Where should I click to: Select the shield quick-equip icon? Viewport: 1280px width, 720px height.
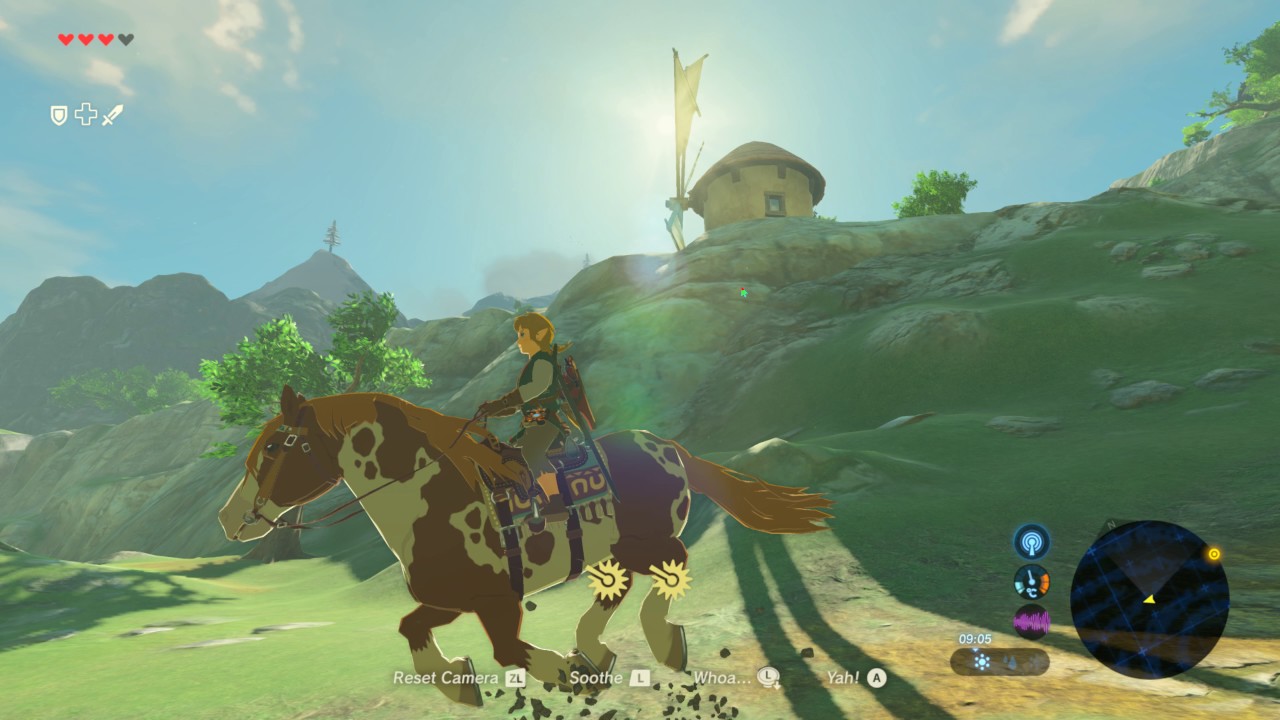[x=59, y=115]
